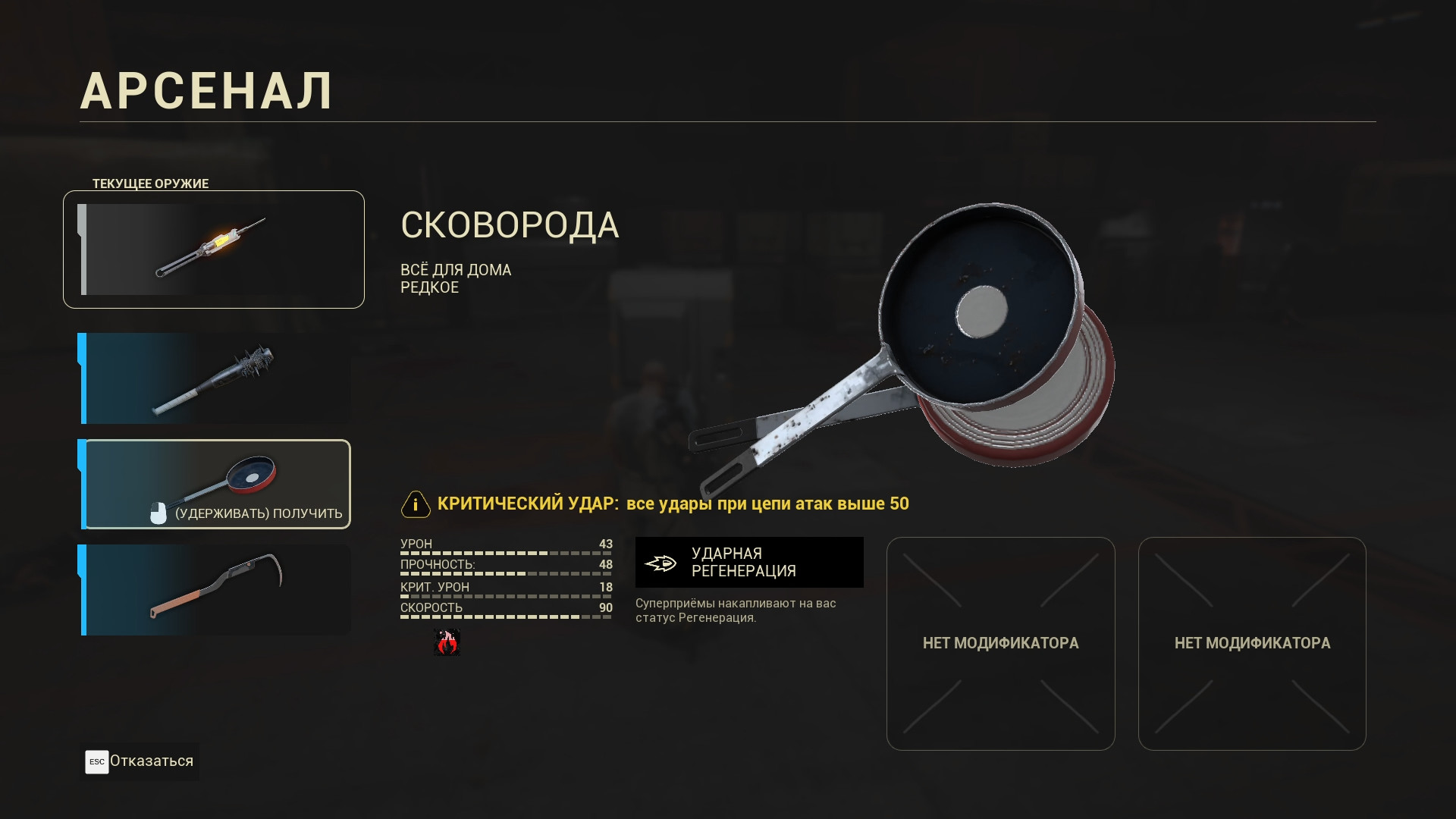Click the crossed-lines icon in left НЕТ МОДИФИКАТОРА slot

(x=1001, y=643)
